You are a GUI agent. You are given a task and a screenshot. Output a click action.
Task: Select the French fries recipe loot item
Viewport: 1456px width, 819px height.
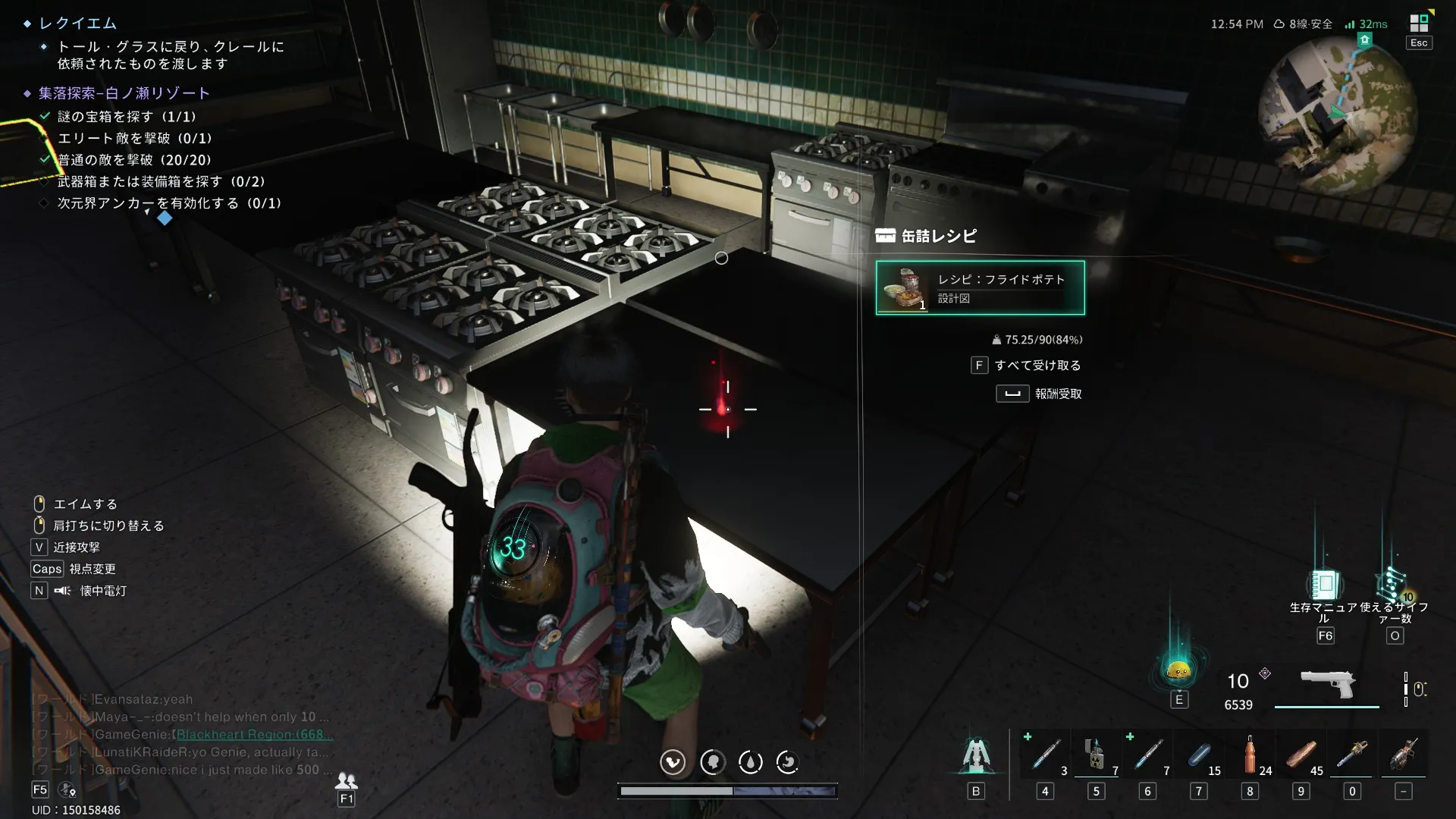click(980, 287)
